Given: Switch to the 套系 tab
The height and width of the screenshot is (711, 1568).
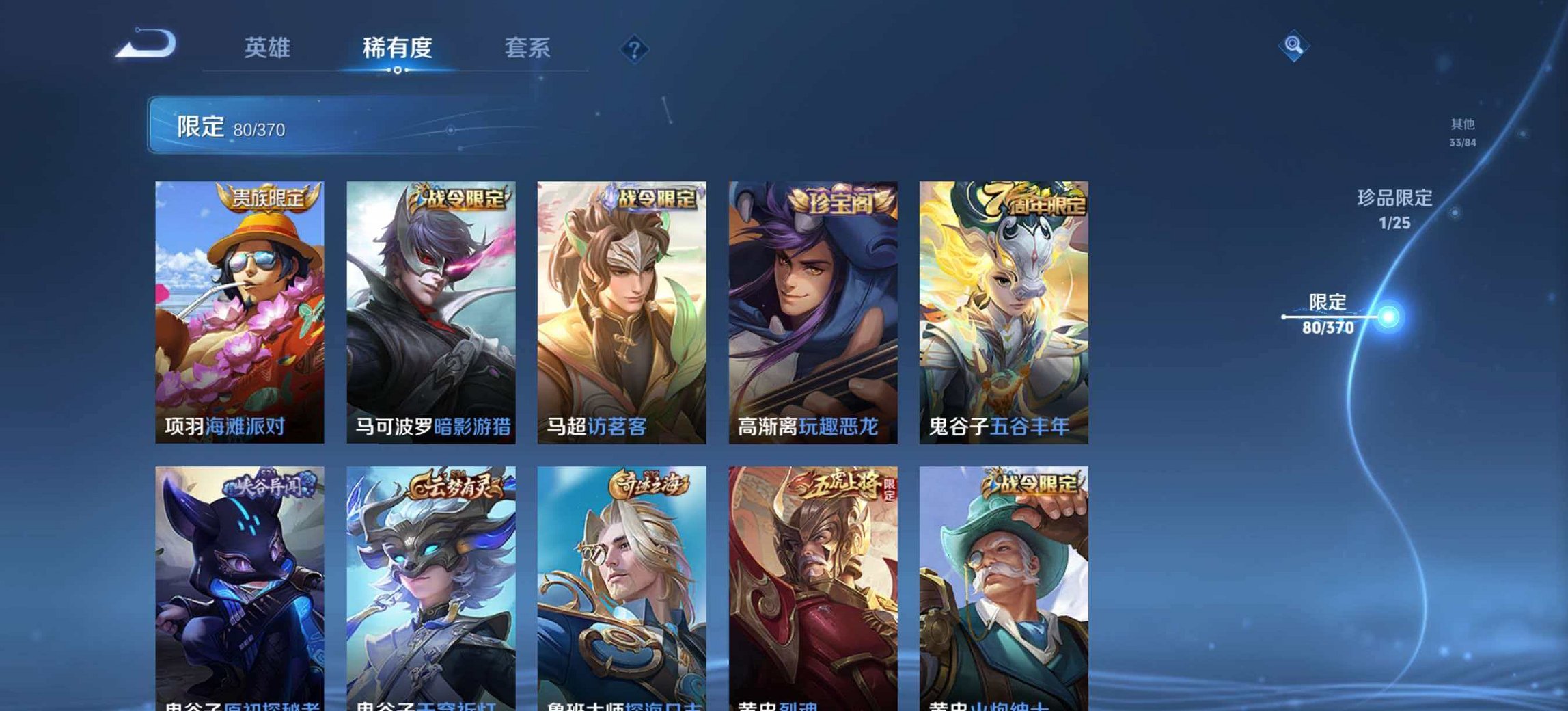Looking at the screenshot, I should pos(526,48).
